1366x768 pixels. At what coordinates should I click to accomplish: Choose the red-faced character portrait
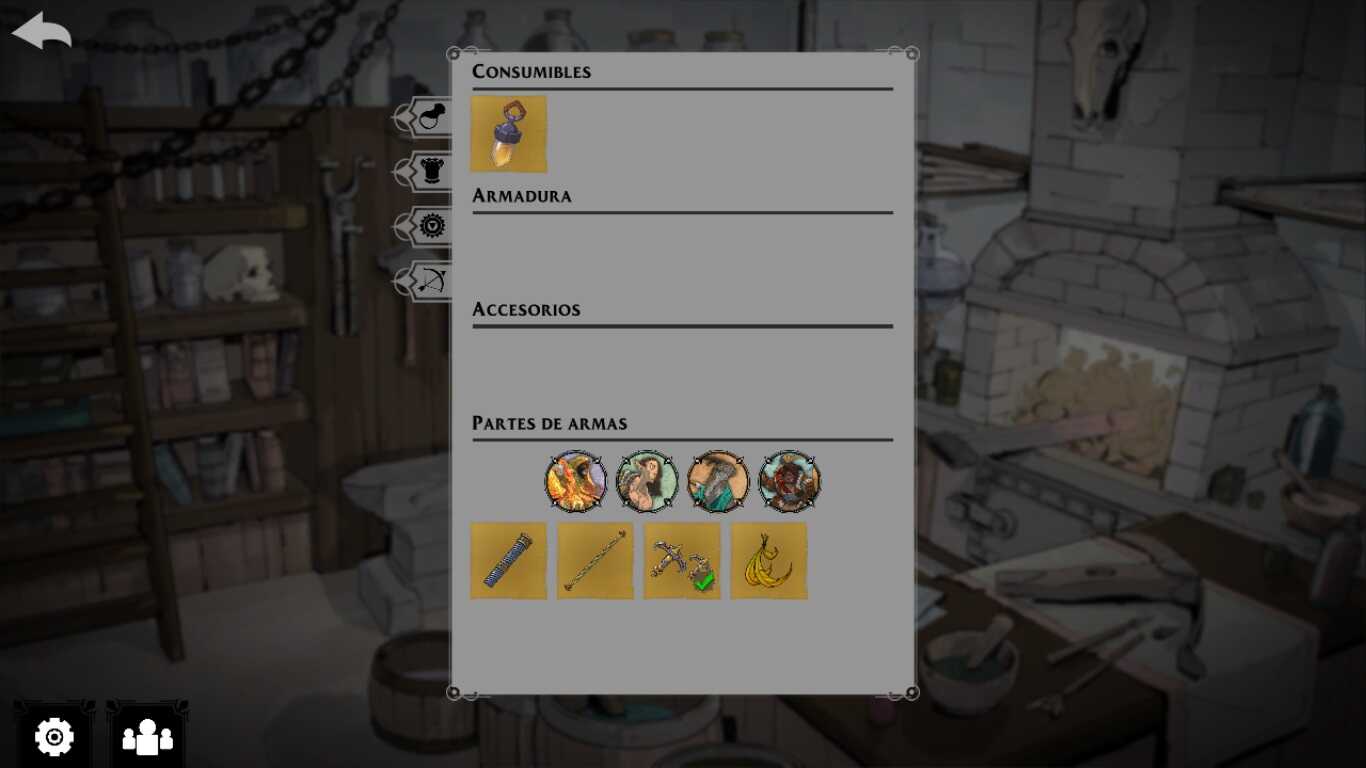click(x=789, y=481)
